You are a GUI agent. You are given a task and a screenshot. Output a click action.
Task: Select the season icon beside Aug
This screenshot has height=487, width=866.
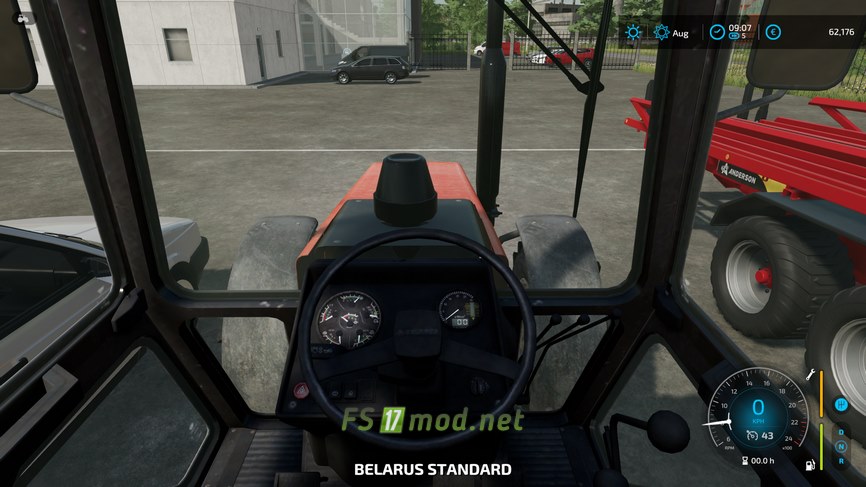point(661,32)
